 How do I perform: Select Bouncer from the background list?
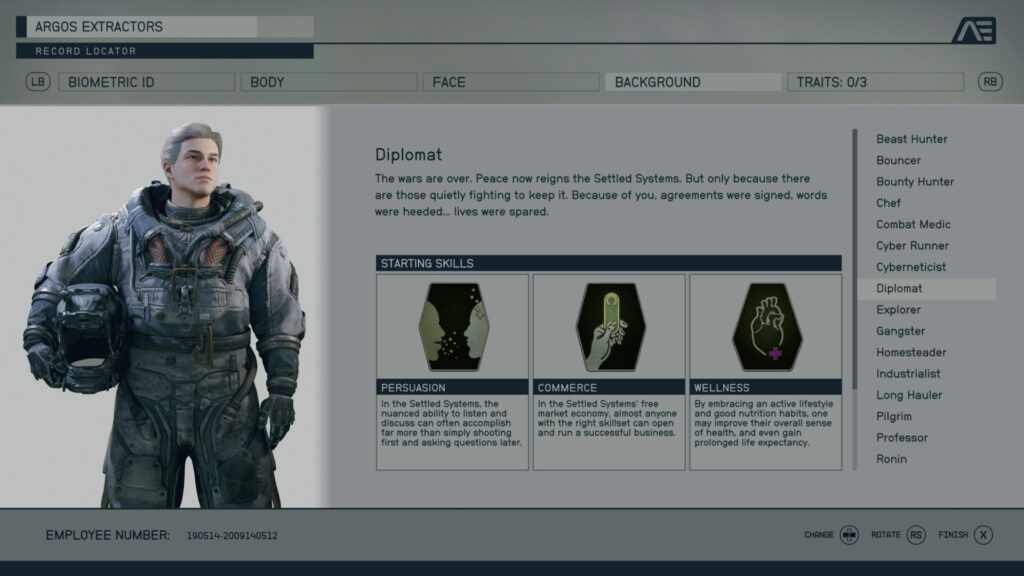tap(899, 160)
